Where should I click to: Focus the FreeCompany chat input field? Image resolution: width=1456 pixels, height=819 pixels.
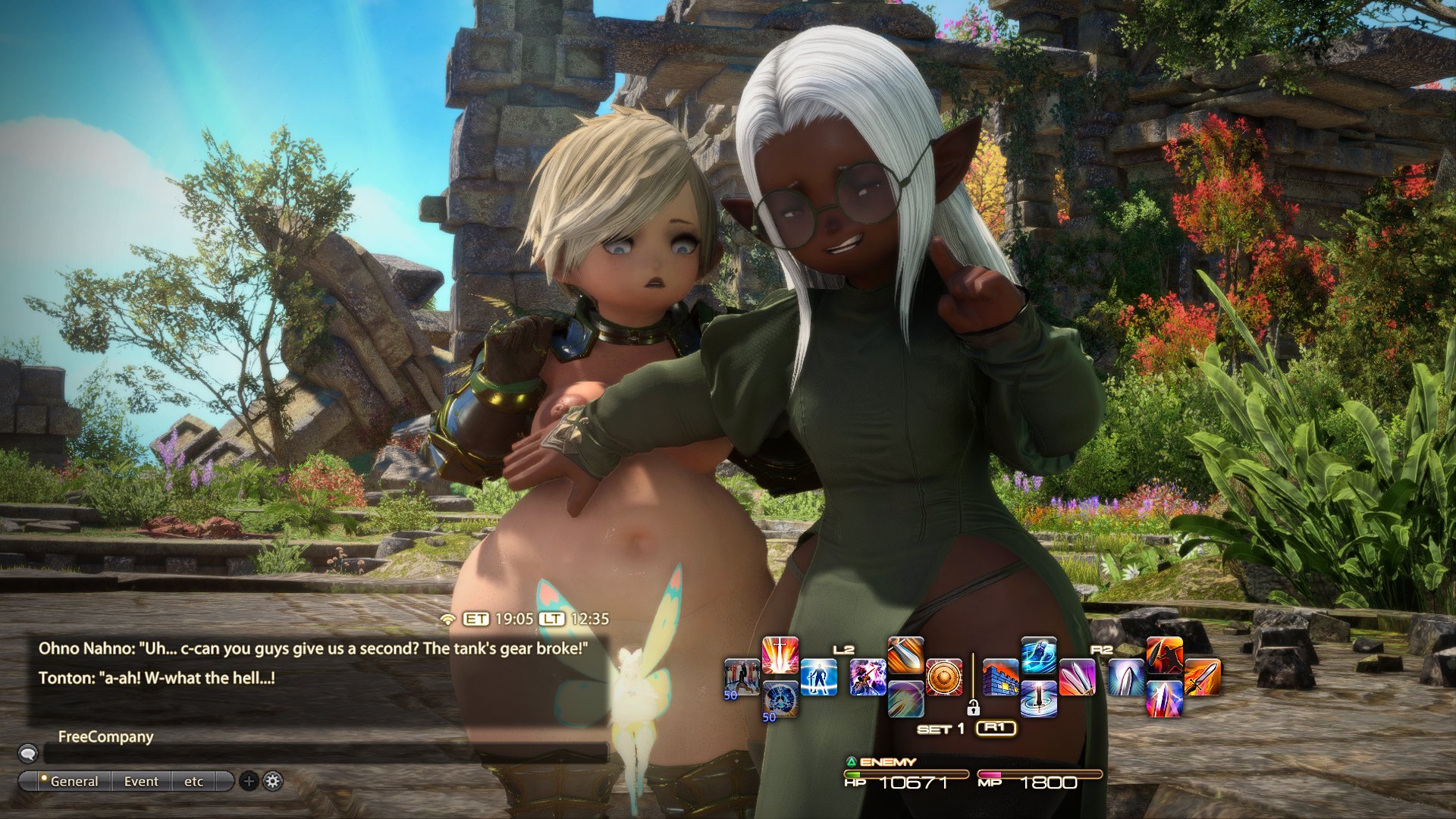point(326,753)
